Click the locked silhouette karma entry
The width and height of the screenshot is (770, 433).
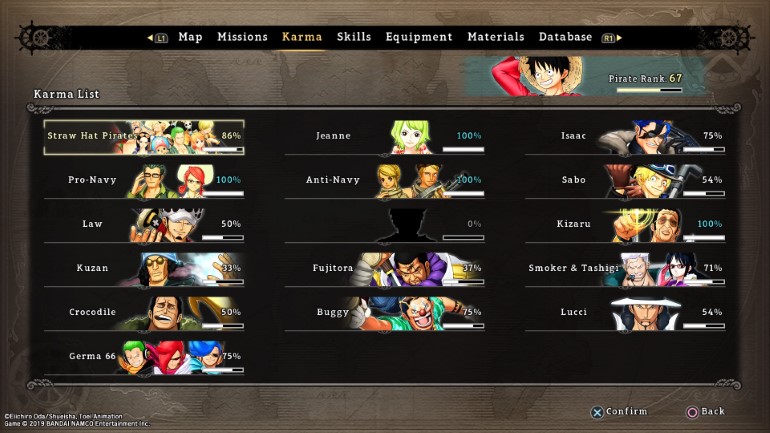click(x=385, y=224)
